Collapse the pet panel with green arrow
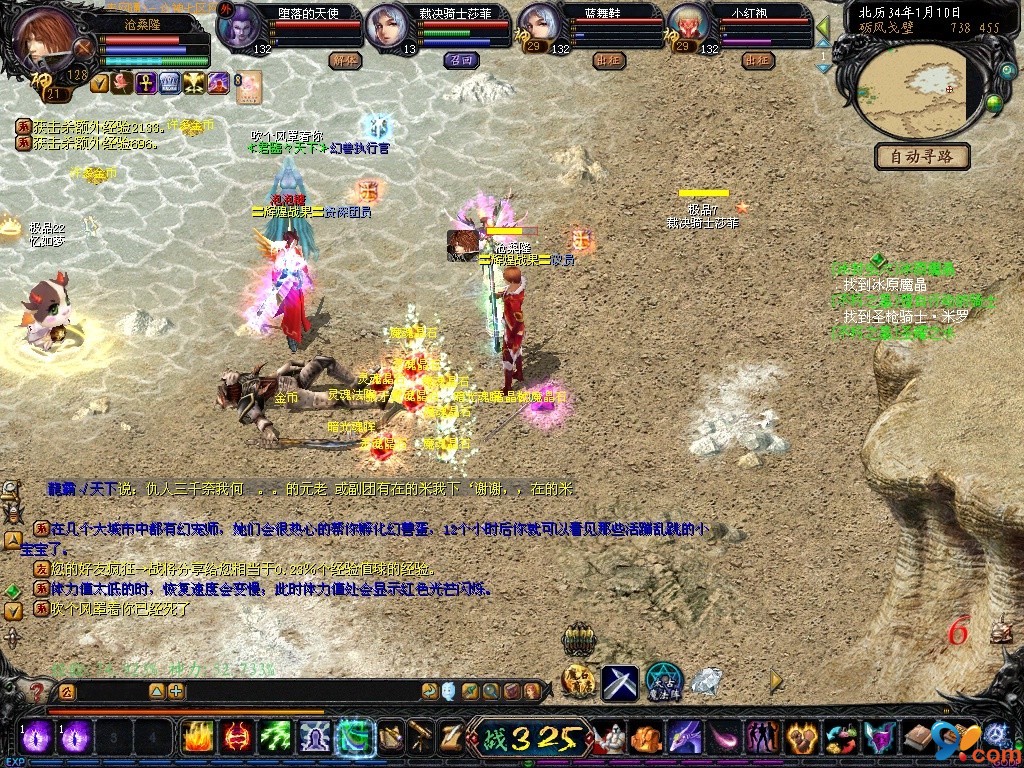The height and width of the screenshot is (768, 1024). click(823, 27)
